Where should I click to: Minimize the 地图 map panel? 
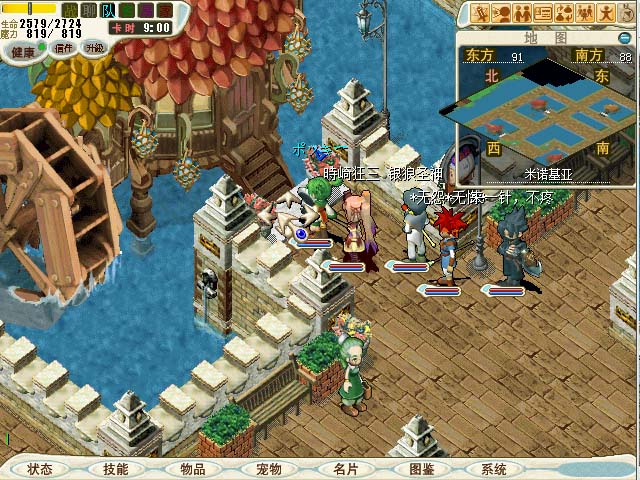pos(626,38)
